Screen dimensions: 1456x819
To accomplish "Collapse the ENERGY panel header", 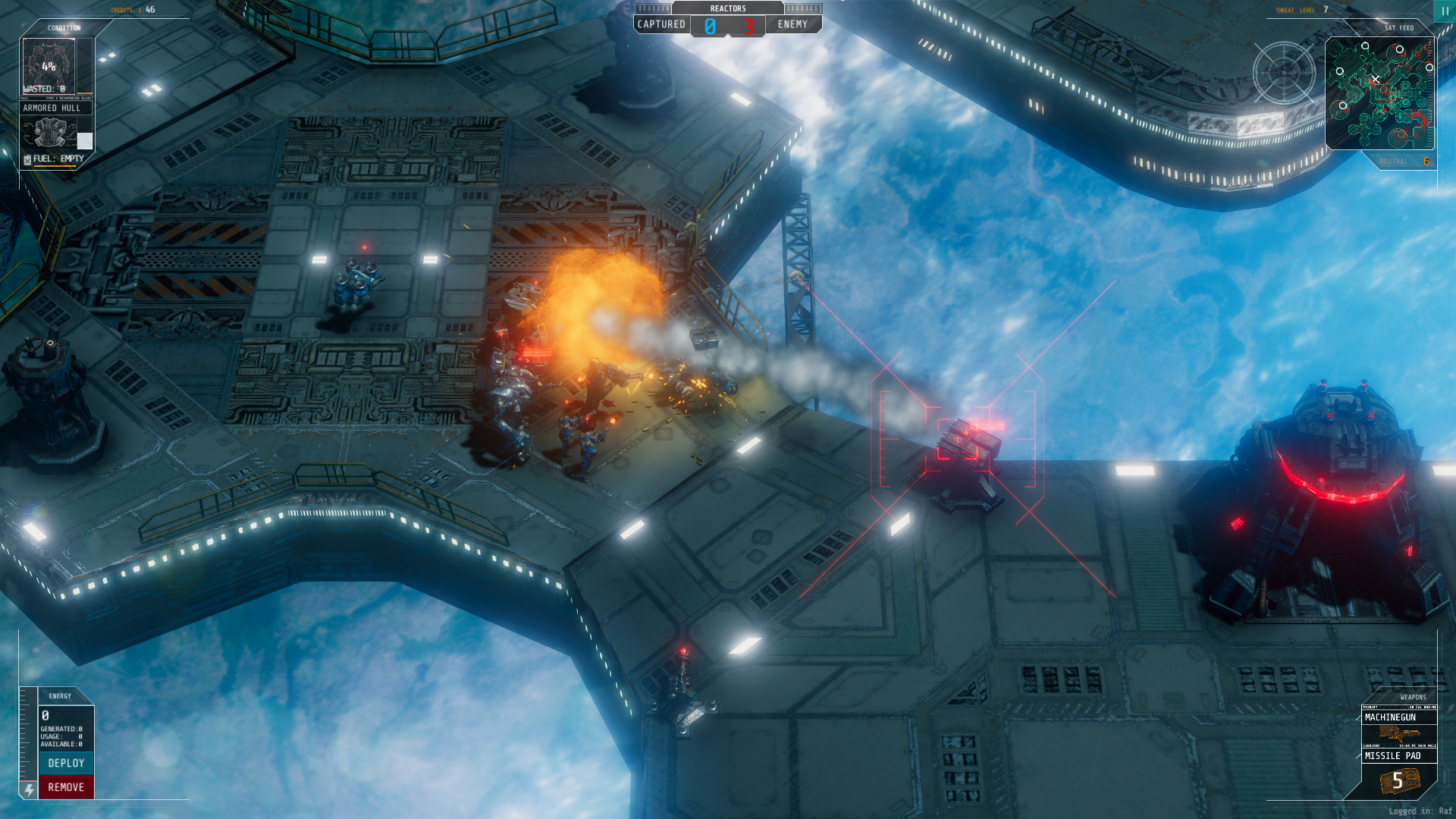I will click(x=59, y=696).
